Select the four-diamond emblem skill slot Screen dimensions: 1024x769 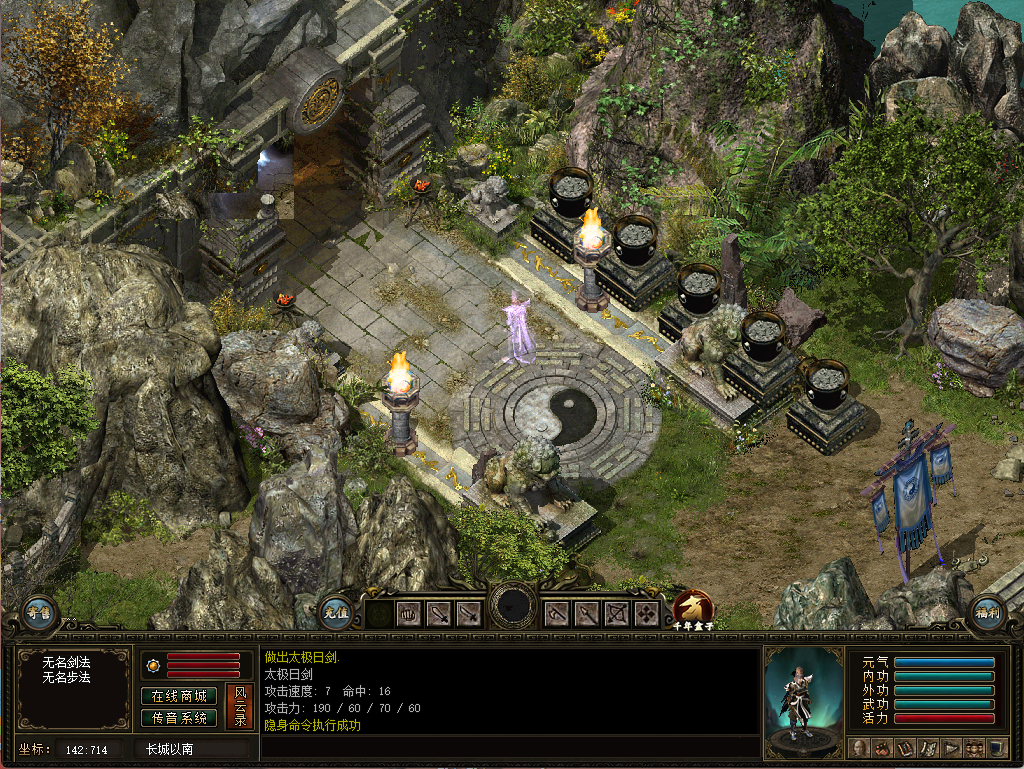(647, 613)
